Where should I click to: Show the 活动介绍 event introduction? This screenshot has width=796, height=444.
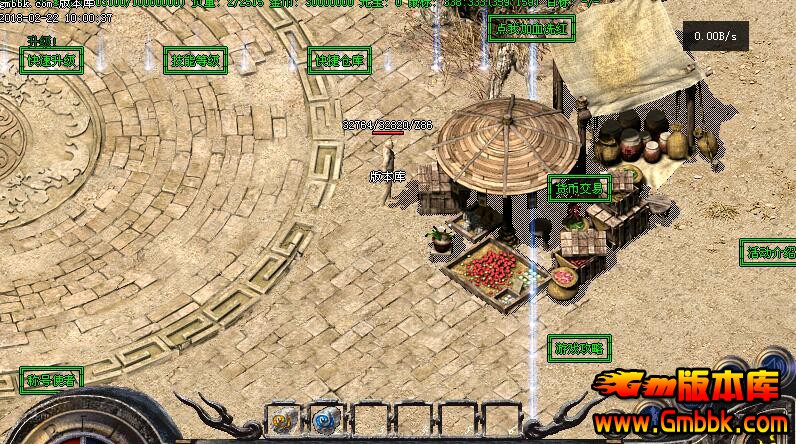pyautogui.click(x=768, y=251)
